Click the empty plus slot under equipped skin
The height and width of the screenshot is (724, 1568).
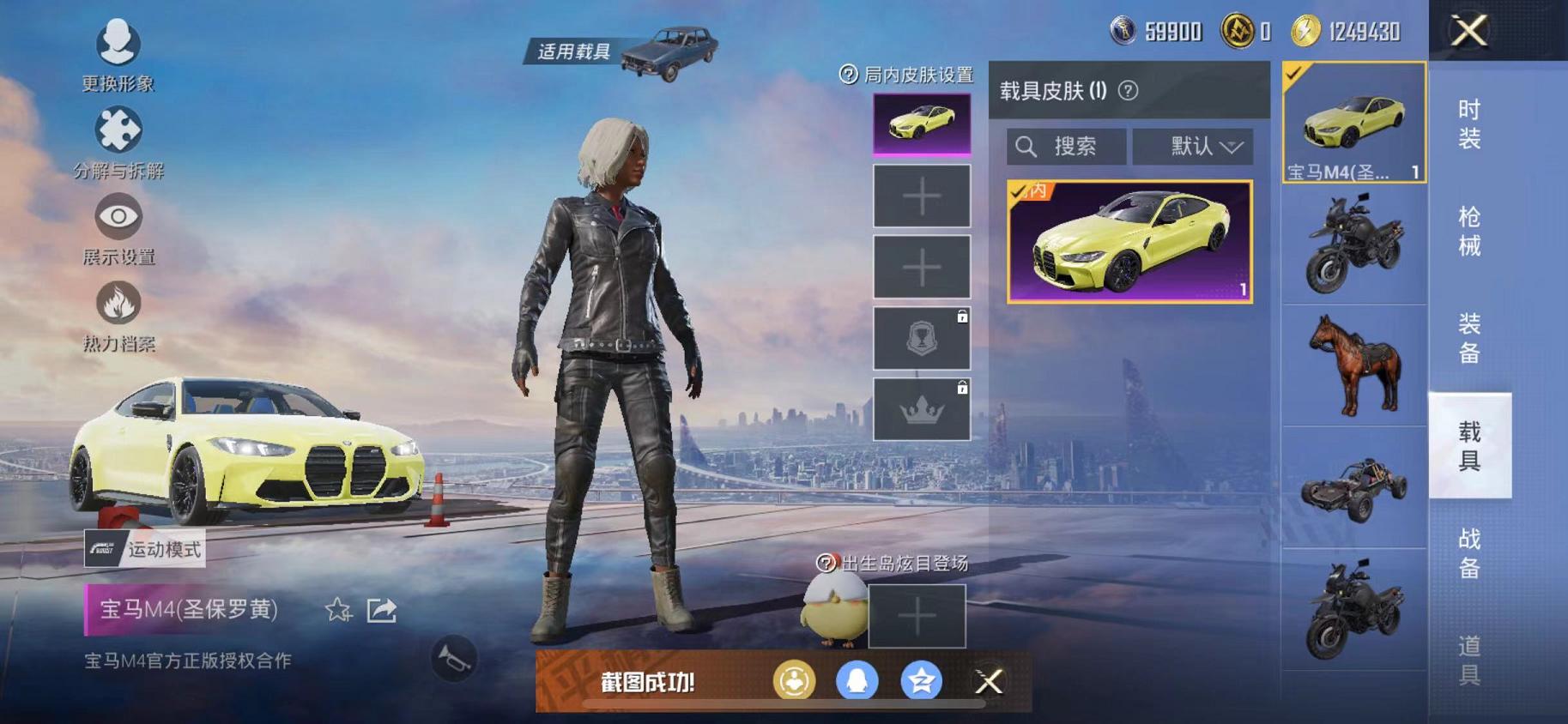[920, 196]
